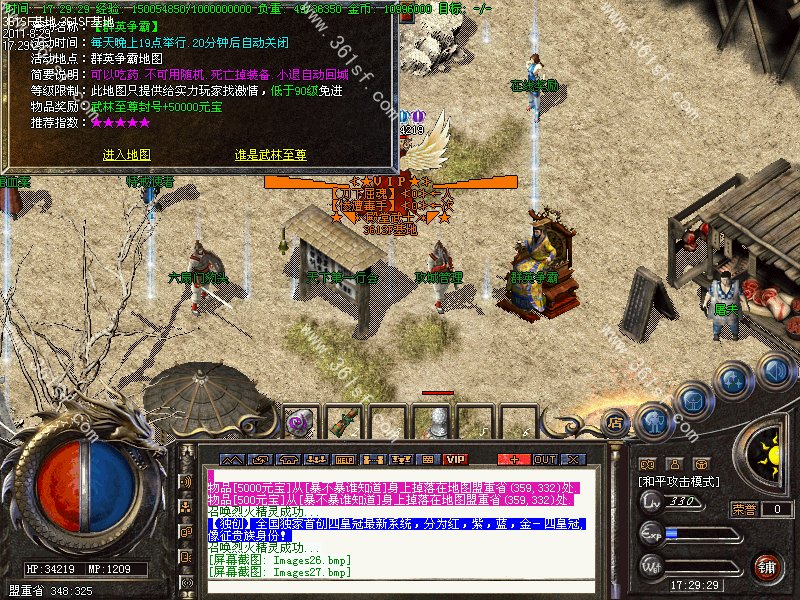
Task: Open the 谁是武林至尊 link
Action: click(270, 155)
